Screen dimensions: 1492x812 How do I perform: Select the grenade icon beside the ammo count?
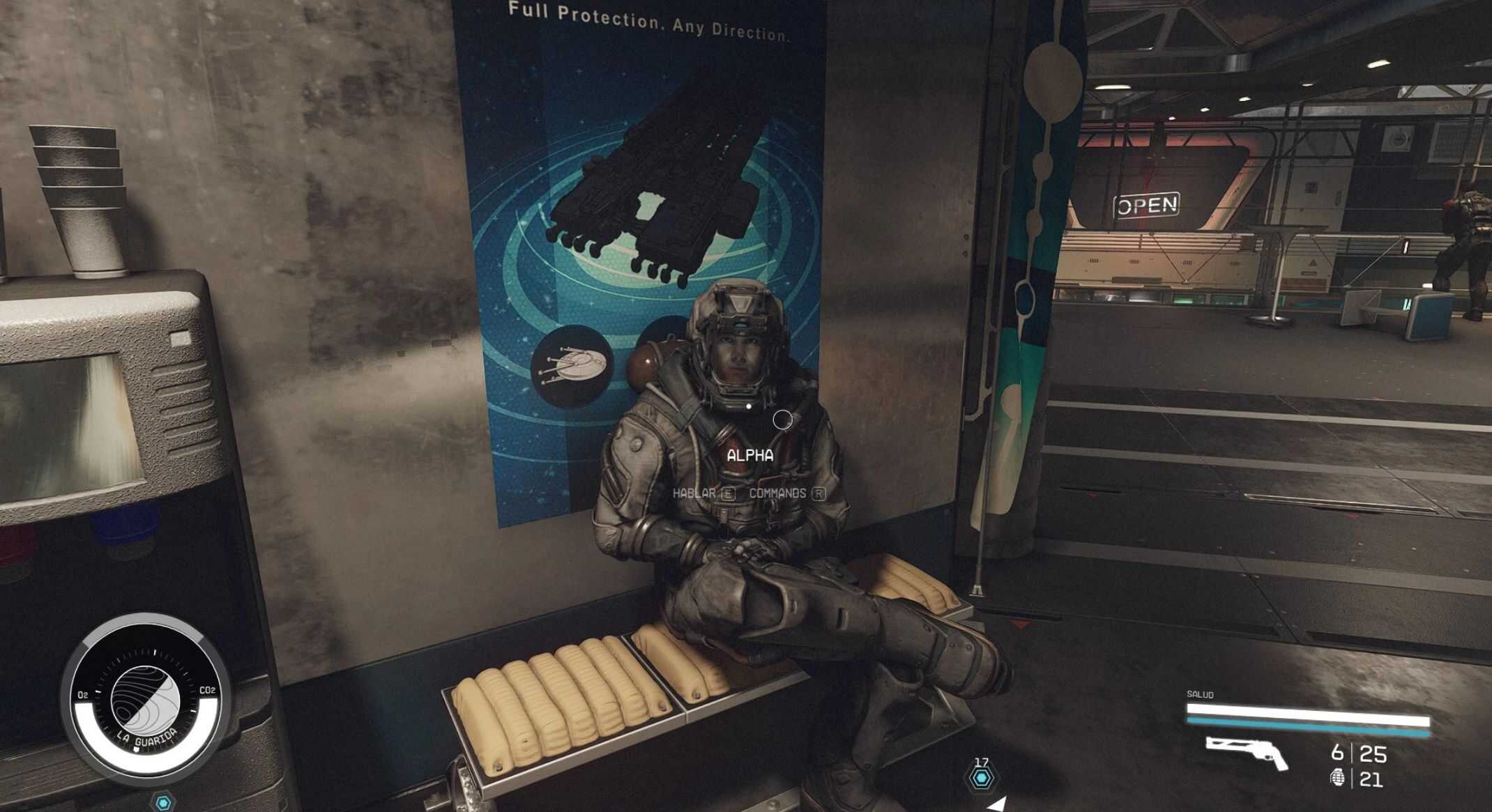pyautogui.click(x=1337, y=777)
